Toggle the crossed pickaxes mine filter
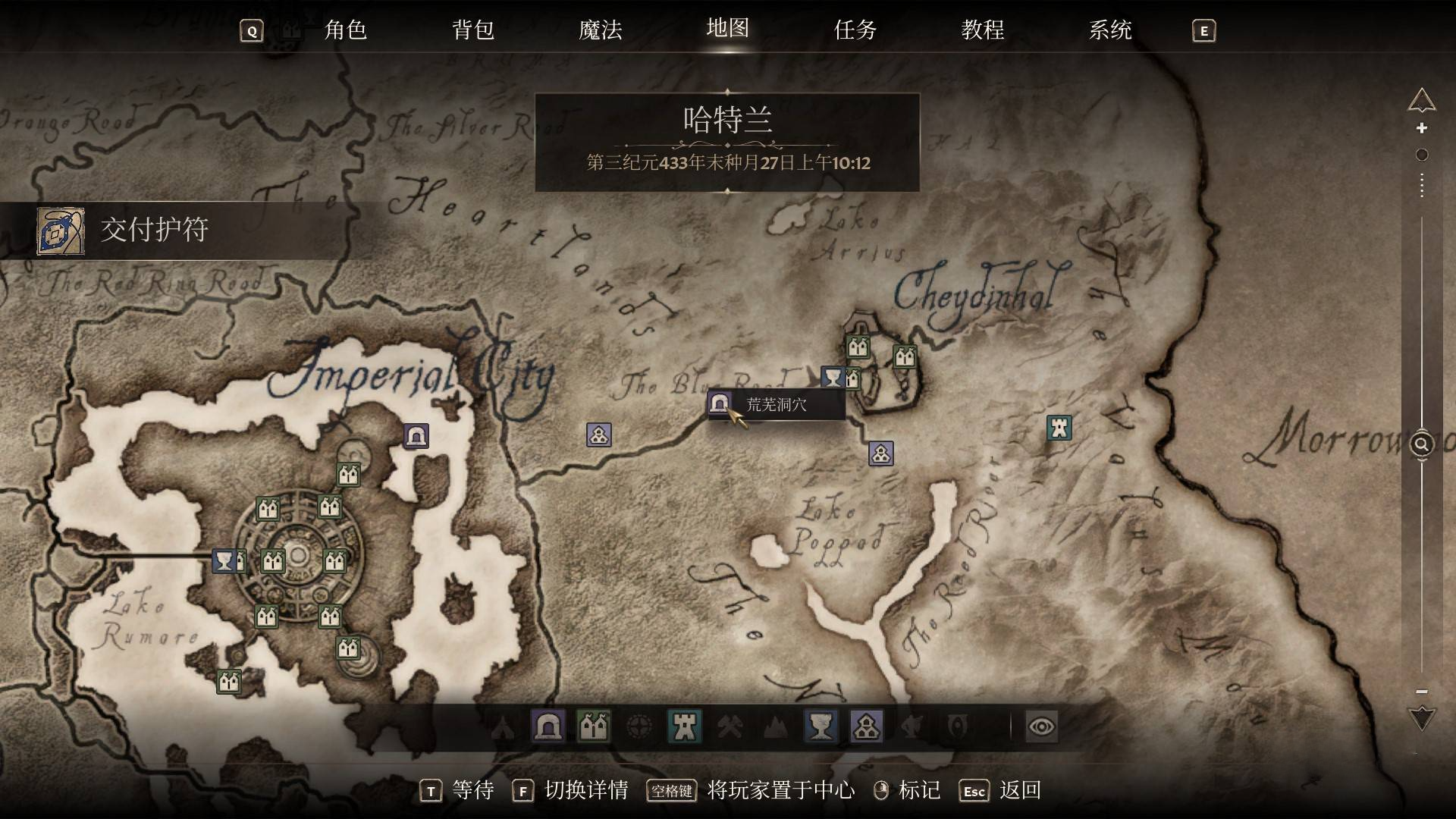 point(730,726)
